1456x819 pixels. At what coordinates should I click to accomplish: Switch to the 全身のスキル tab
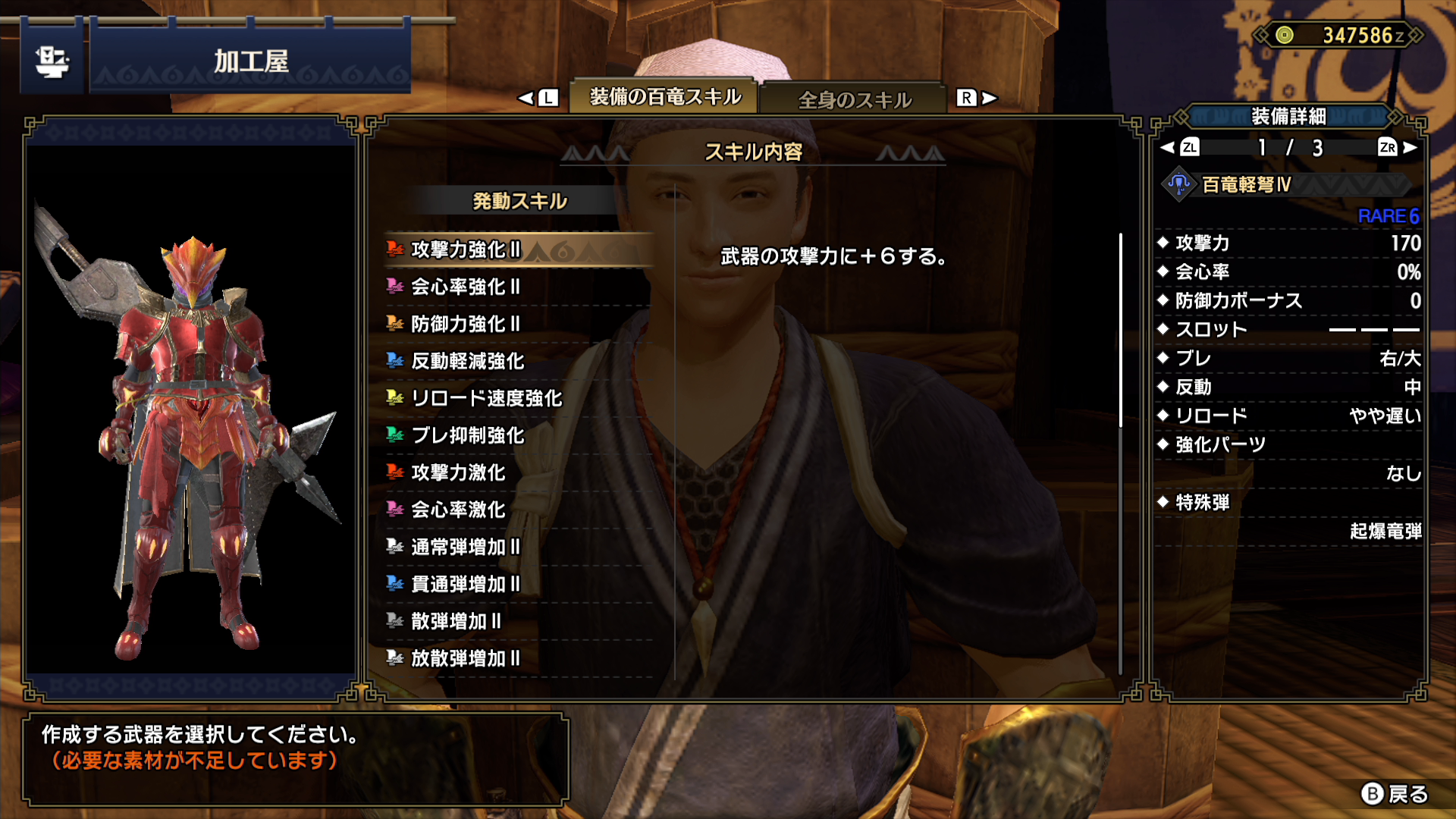point(855,99)
